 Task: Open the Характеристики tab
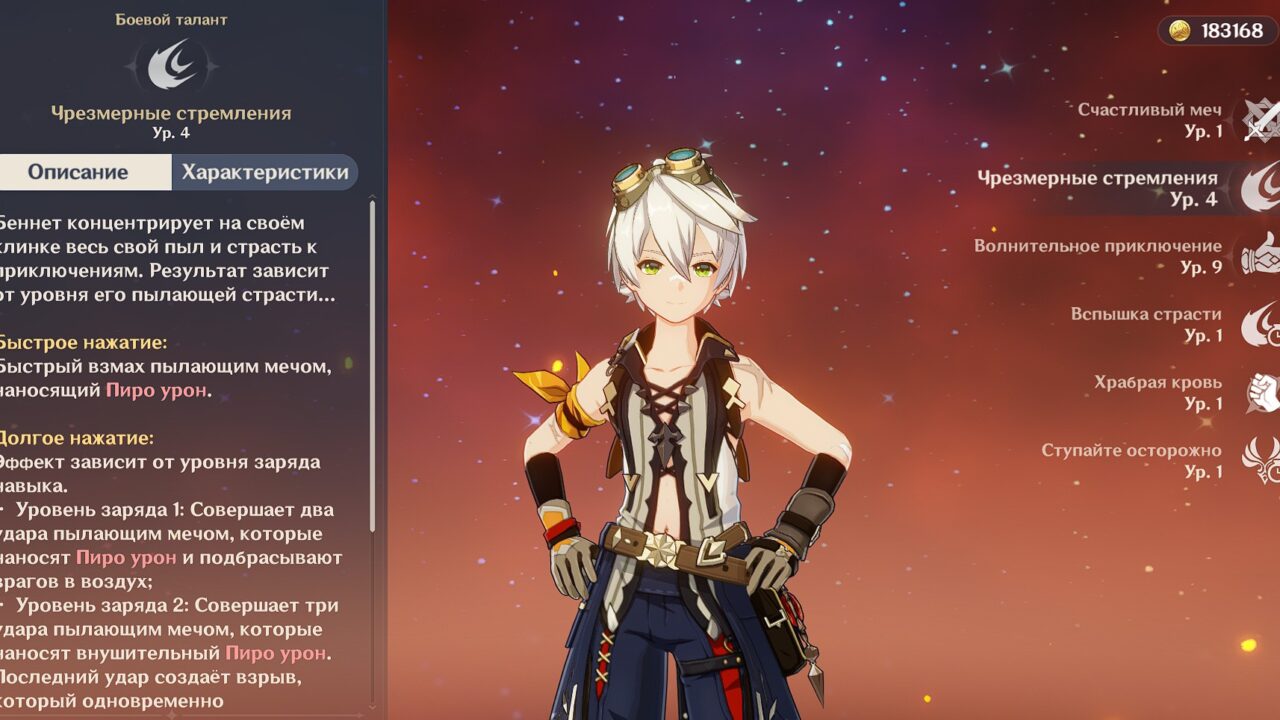click(x=265, y=172)
